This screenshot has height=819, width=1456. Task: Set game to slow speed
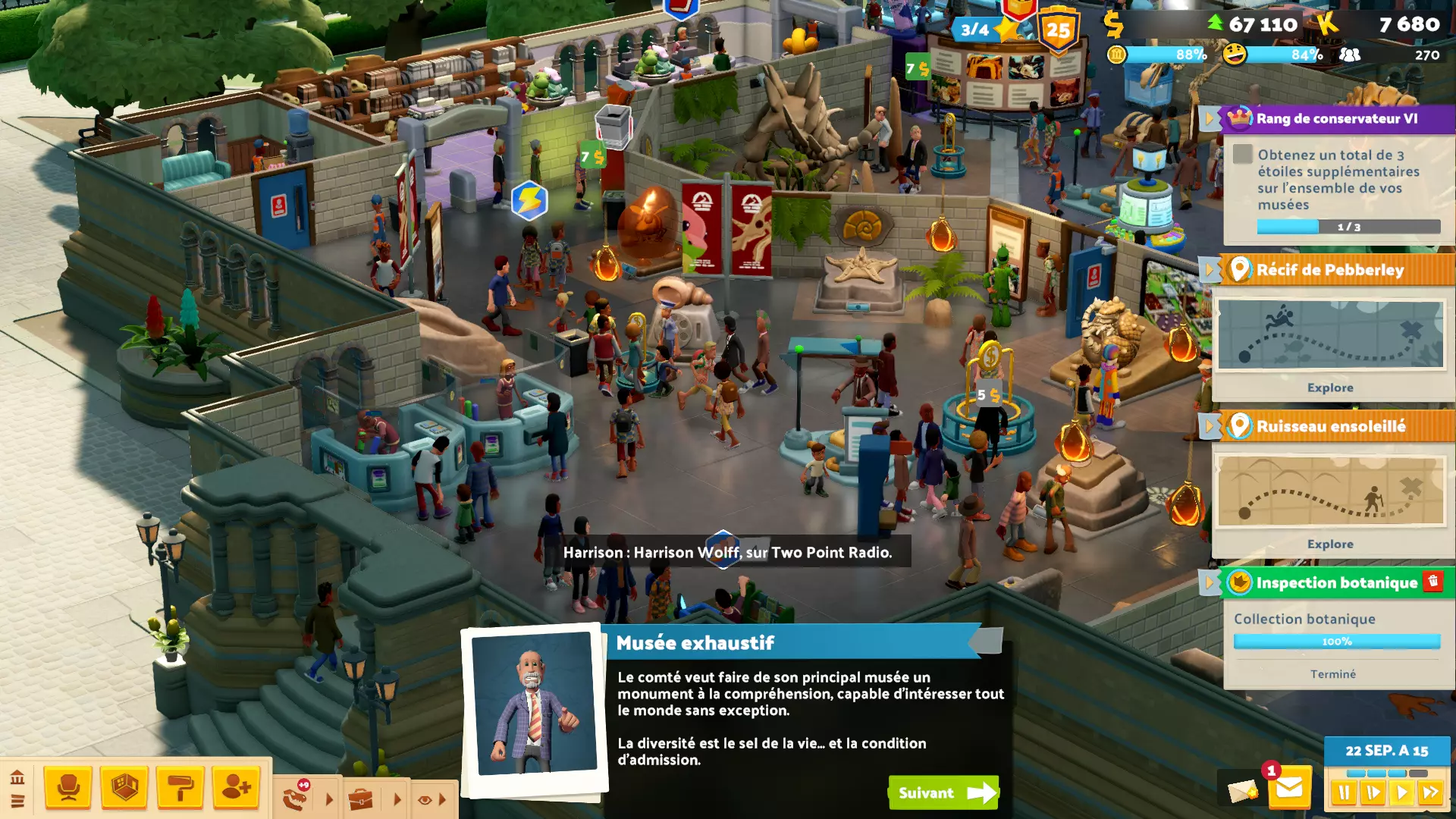(x=1373, y=793)
